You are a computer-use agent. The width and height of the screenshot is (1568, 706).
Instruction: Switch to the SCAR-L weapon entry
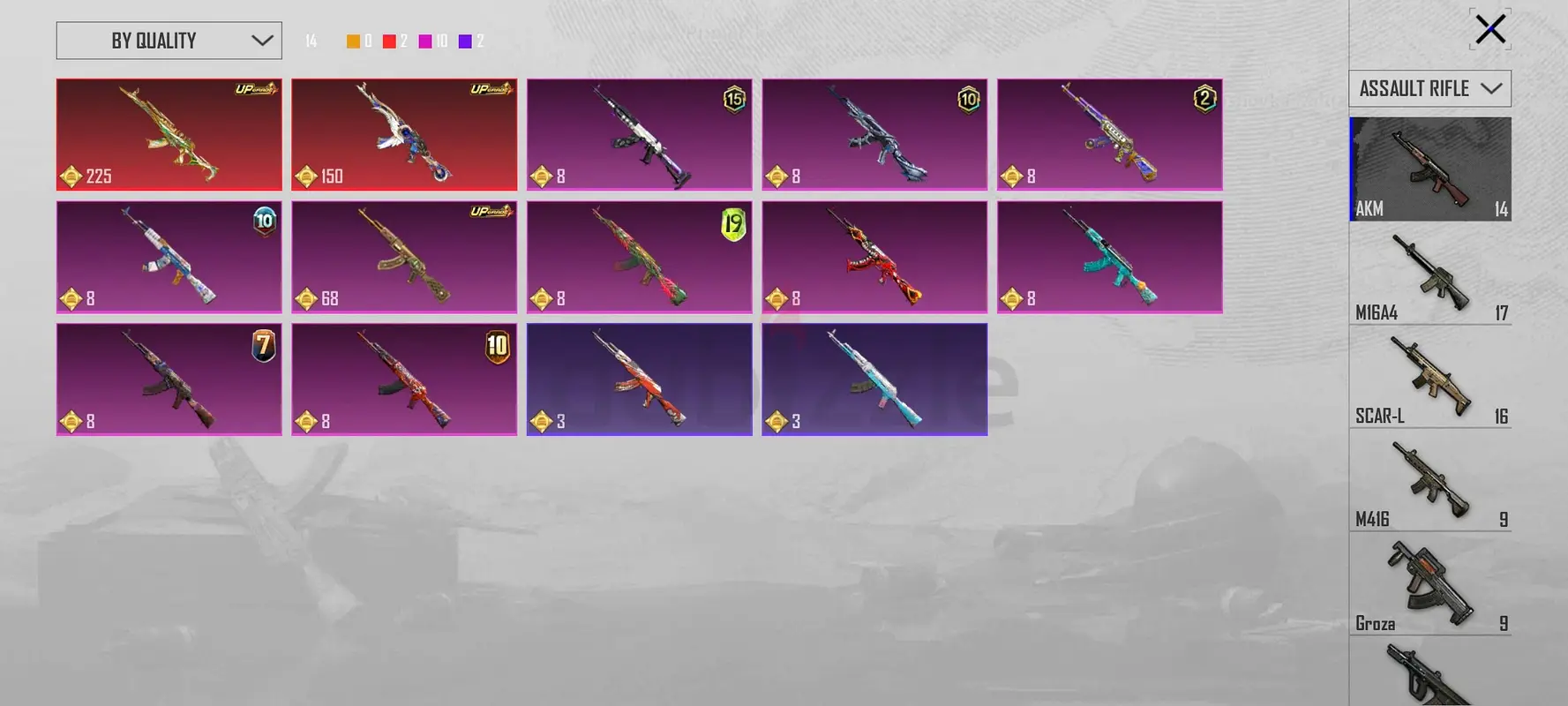(x=1429, y=378)
